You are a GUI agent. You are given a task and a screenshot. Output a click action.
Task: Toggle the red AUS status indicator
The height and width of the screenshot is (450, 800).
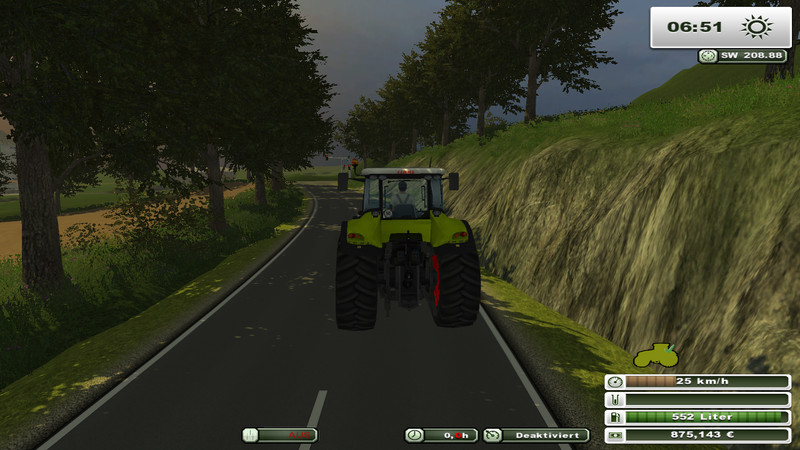click(x=279, y=435)
